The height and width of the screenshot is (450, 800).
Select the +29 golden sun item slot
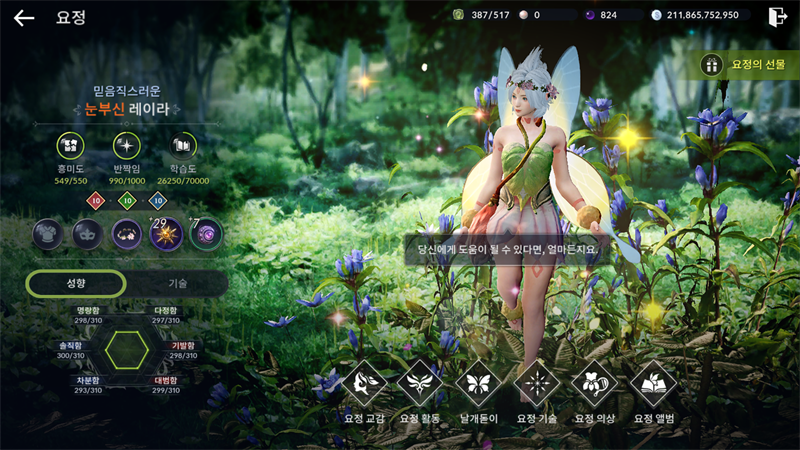166,234
